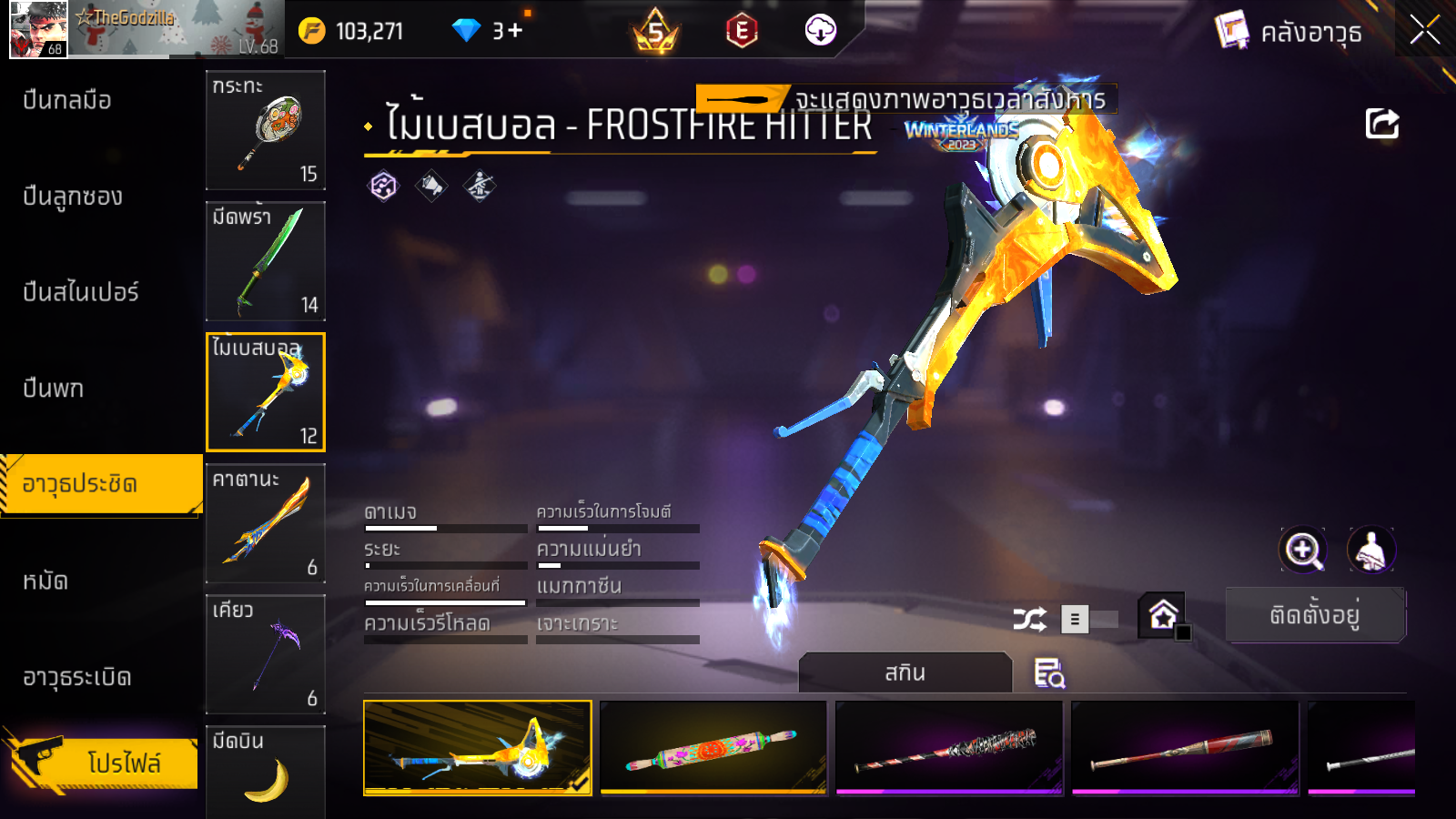Pick the เคียว scythe tile

tap(266, 654)
